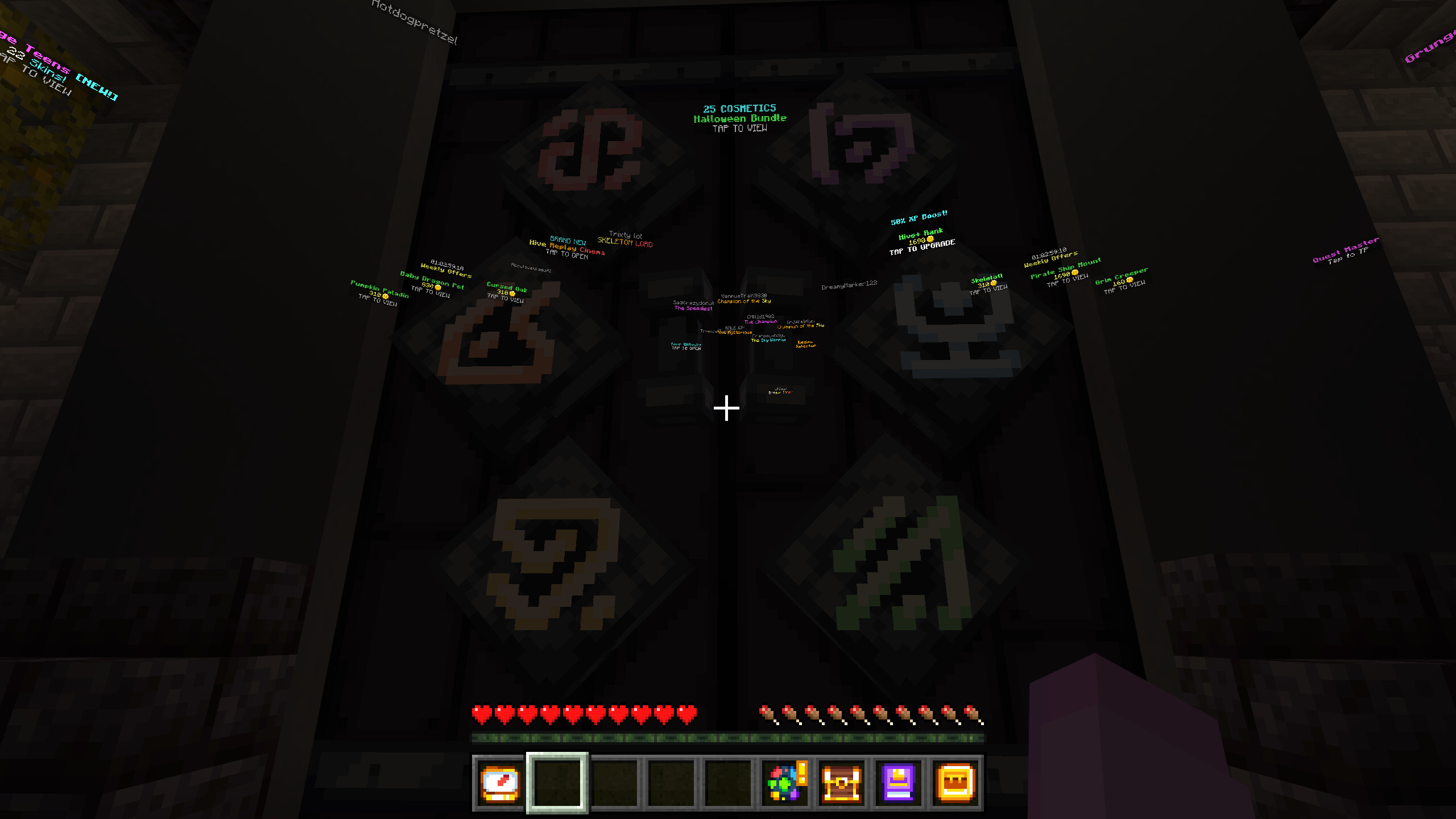Open the purple quest book in the hotbar
The height and width of the screenshot is (819, 1456).
click(x=897, y=782)
